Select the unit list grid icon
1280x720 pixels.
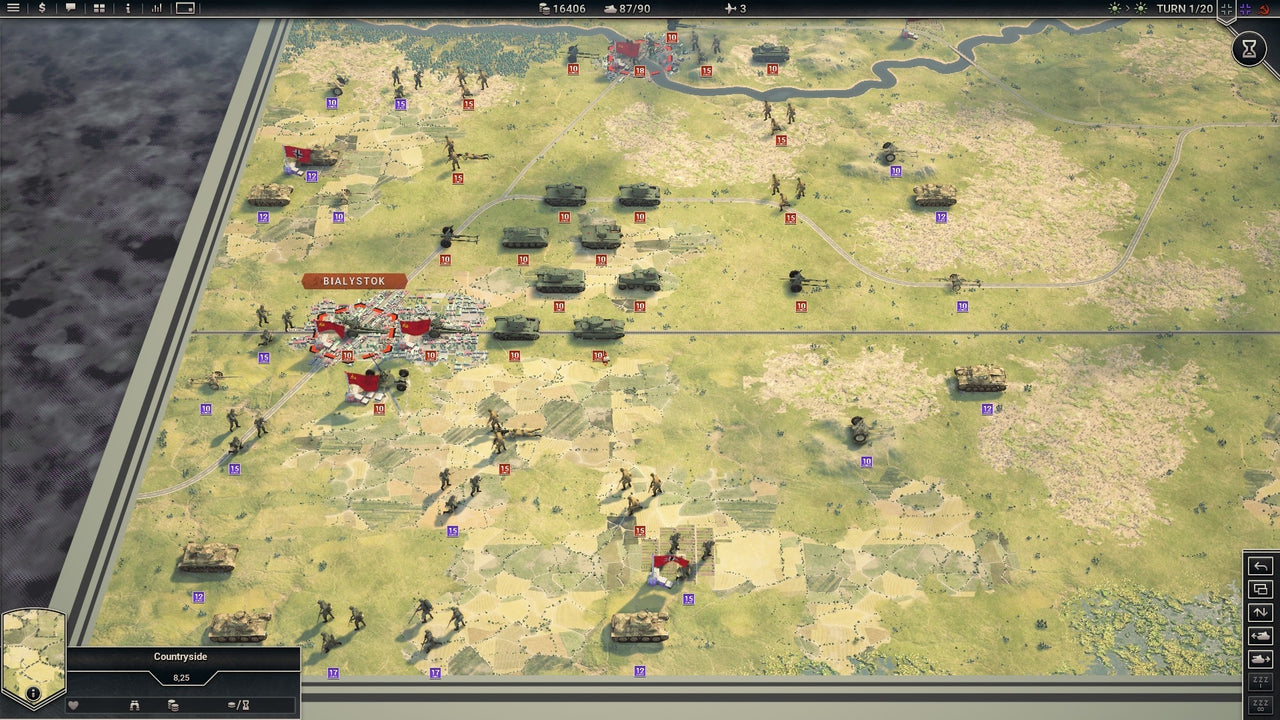coord(100,8)
